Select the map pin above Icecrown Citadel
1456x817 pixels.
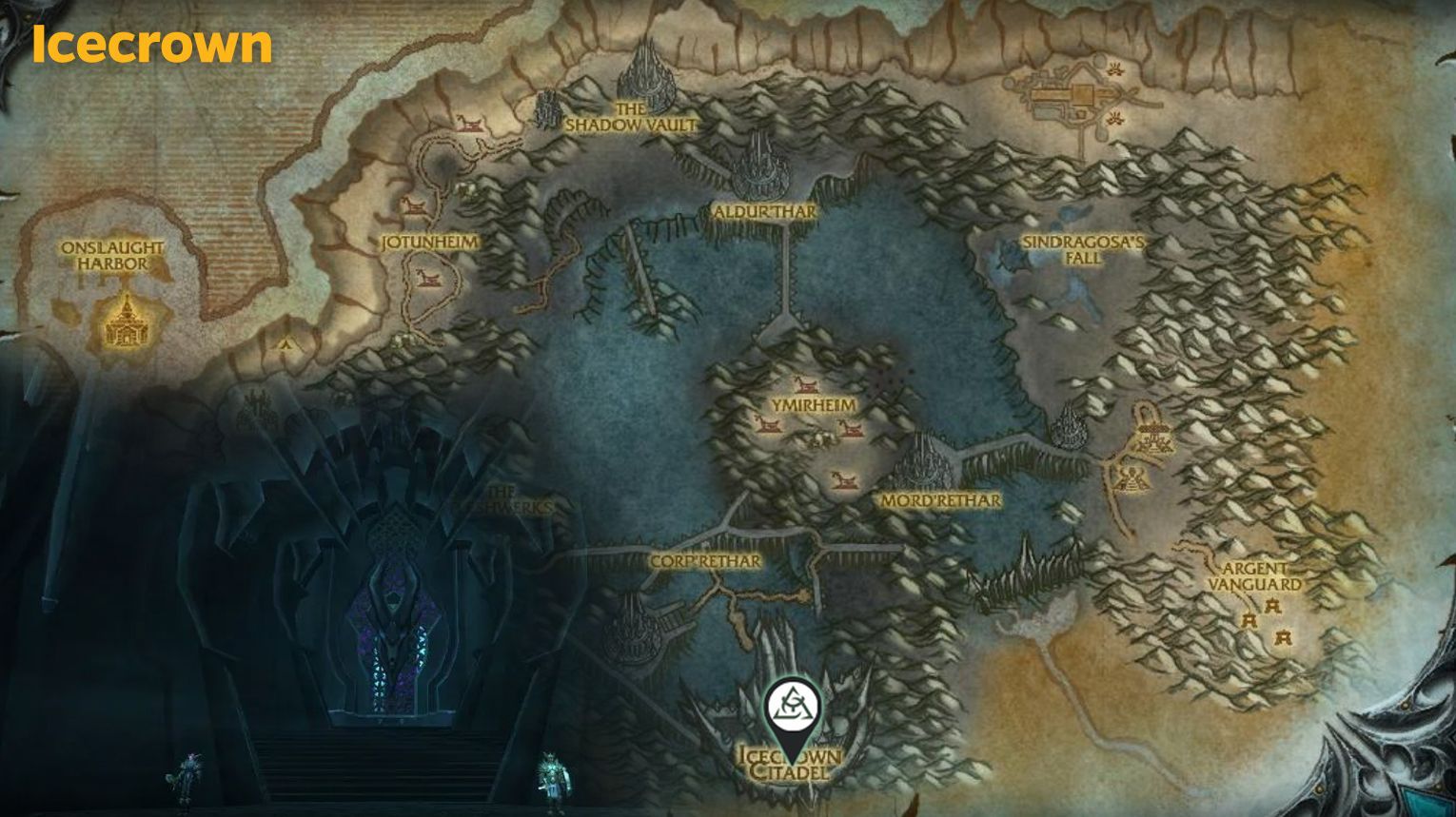tap(790, 709)
